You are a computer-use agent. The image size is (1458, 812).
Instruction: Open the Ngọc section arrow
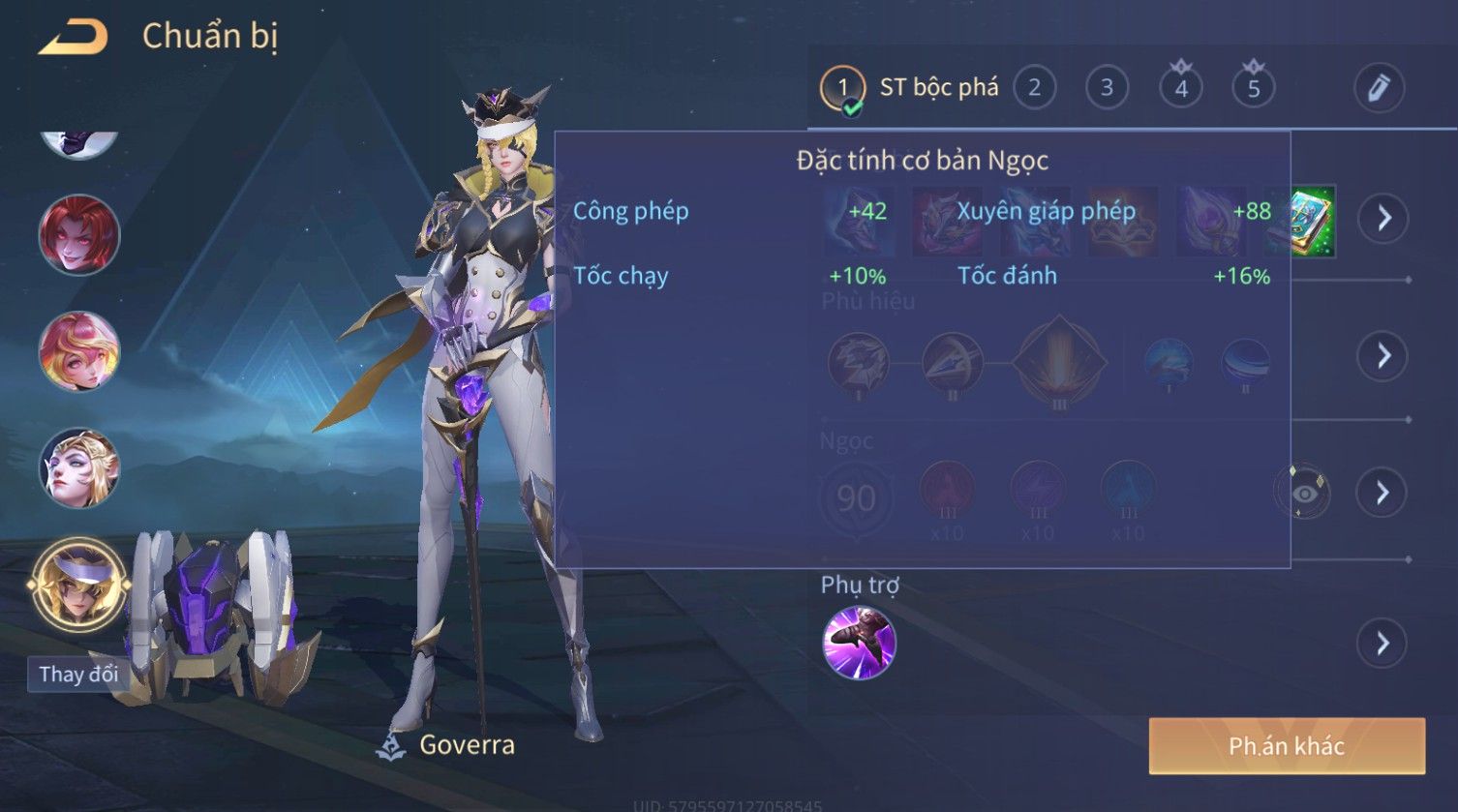click(1383, 493)
